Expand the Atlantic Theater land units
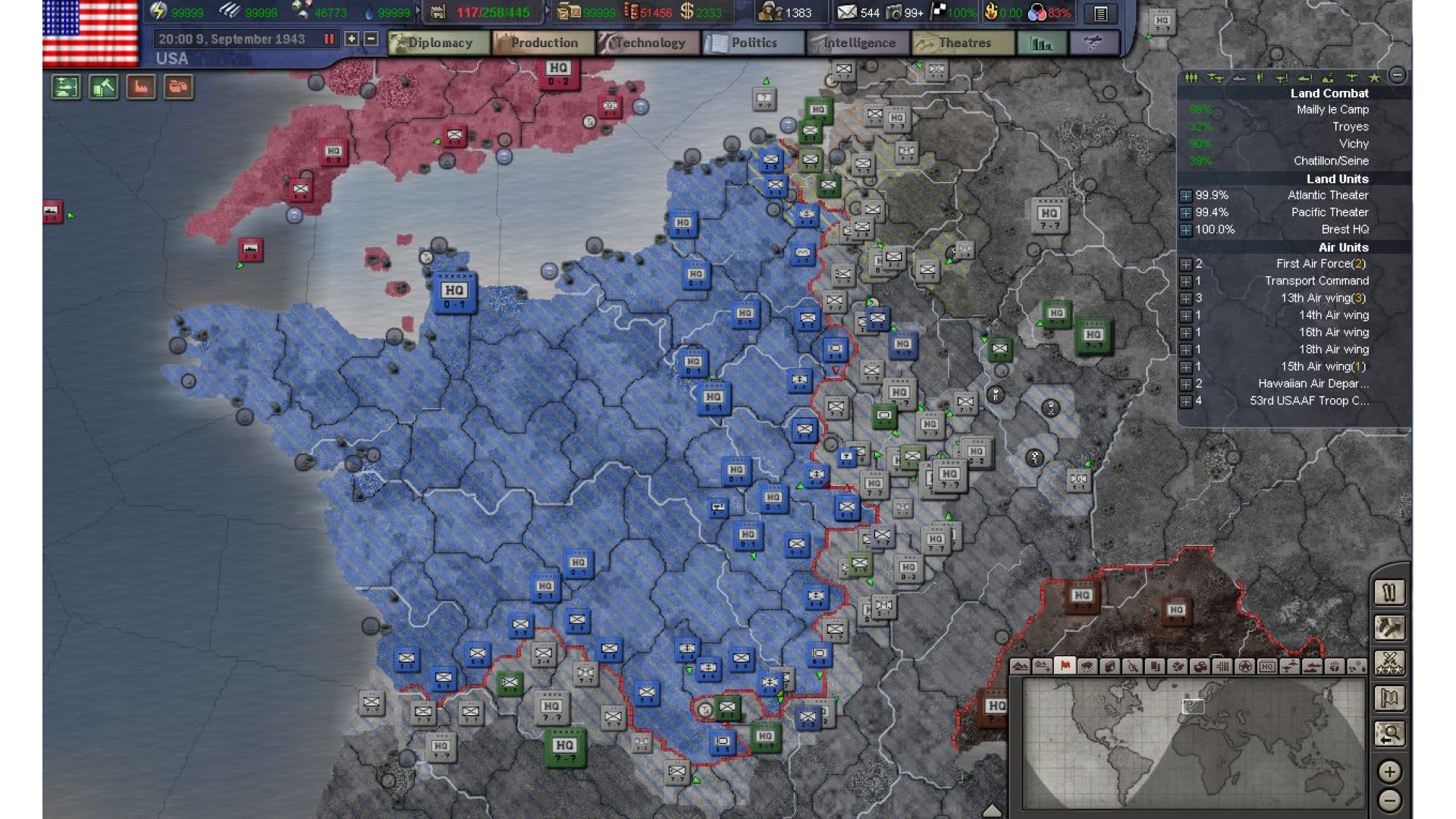The image size is (1456, 819). point(1186,196)
